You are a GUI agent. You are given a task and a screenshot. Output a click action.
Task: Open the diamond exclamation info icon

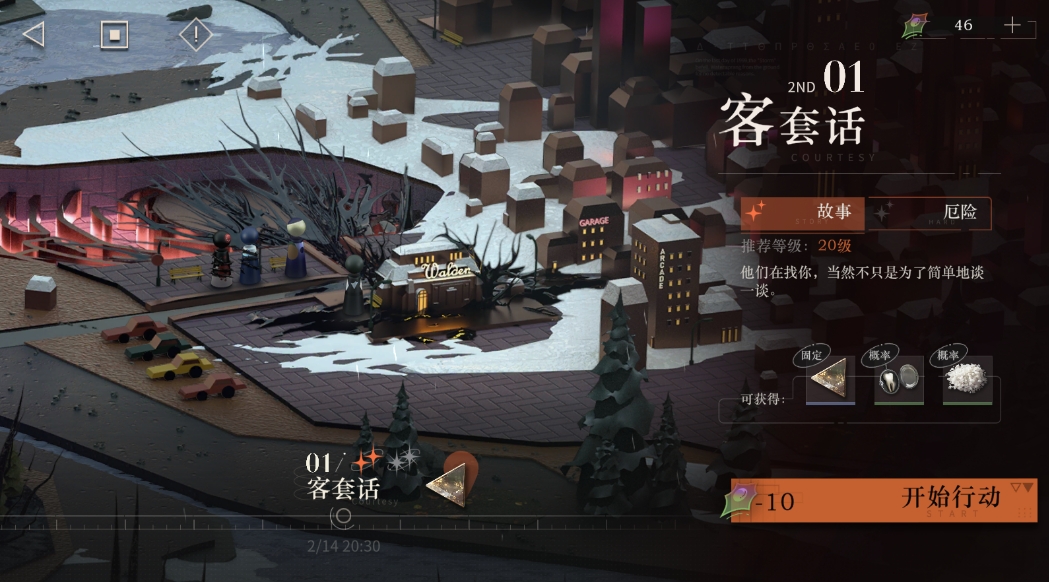pyautogui.click(x=196, y=35)
